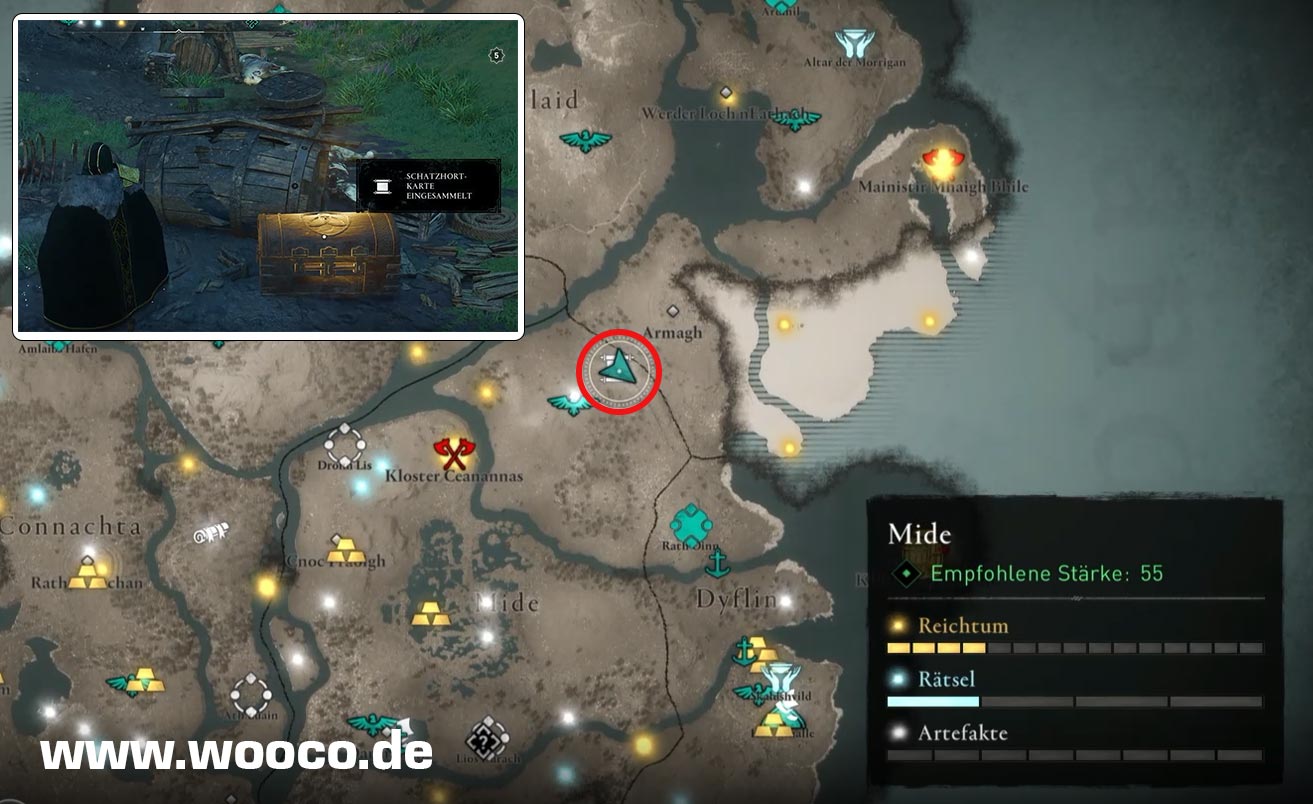Screen dimensions: 1313x804
Task: Select the circled player position marker
Action: 619,369
